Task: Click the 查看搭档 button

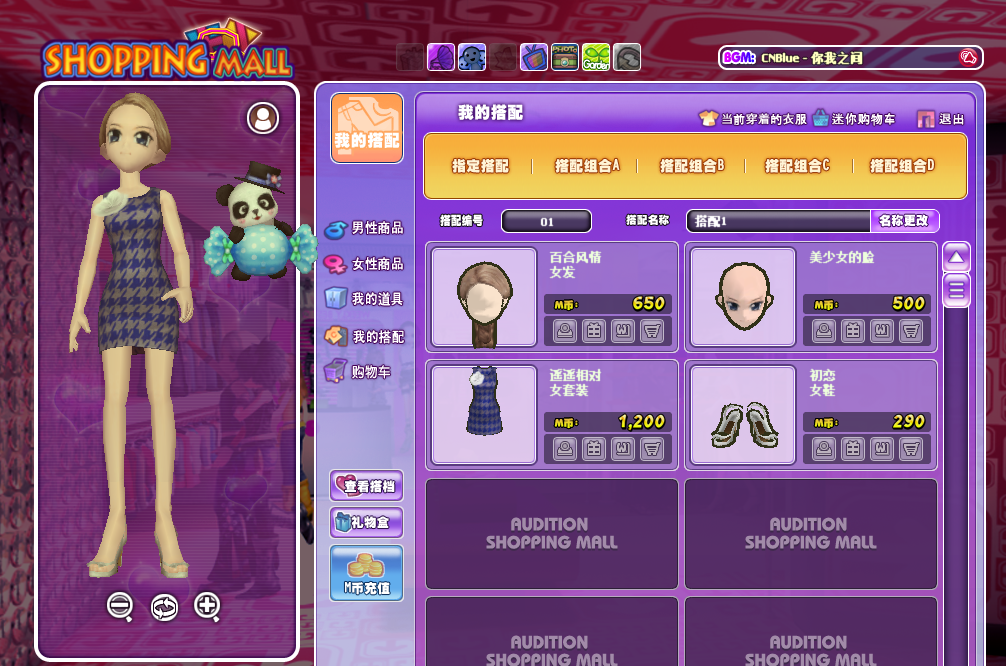Action: click(x=367, y=486)
